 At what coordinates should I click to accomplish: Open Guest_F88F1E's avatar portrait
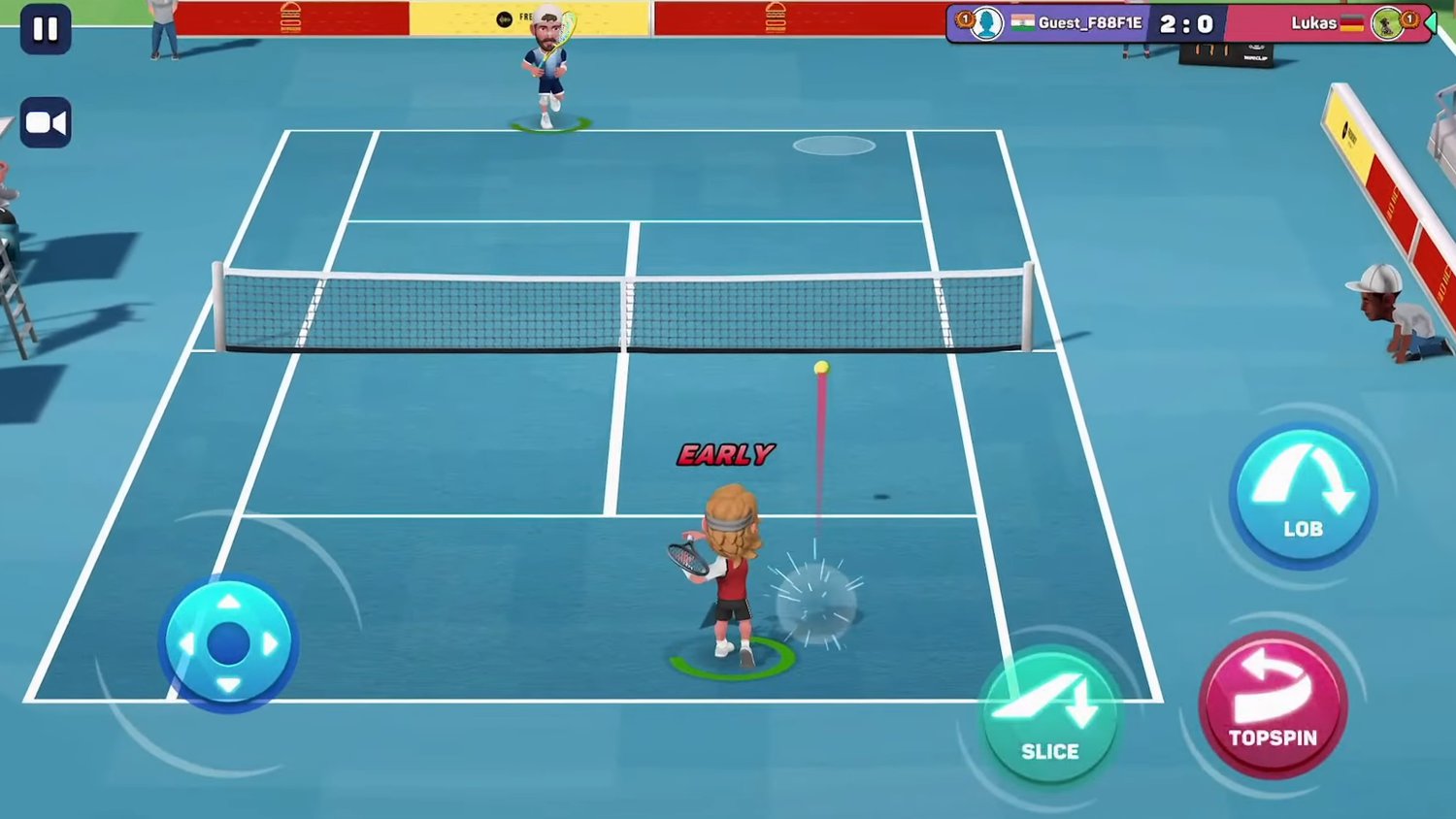[987, 23]
